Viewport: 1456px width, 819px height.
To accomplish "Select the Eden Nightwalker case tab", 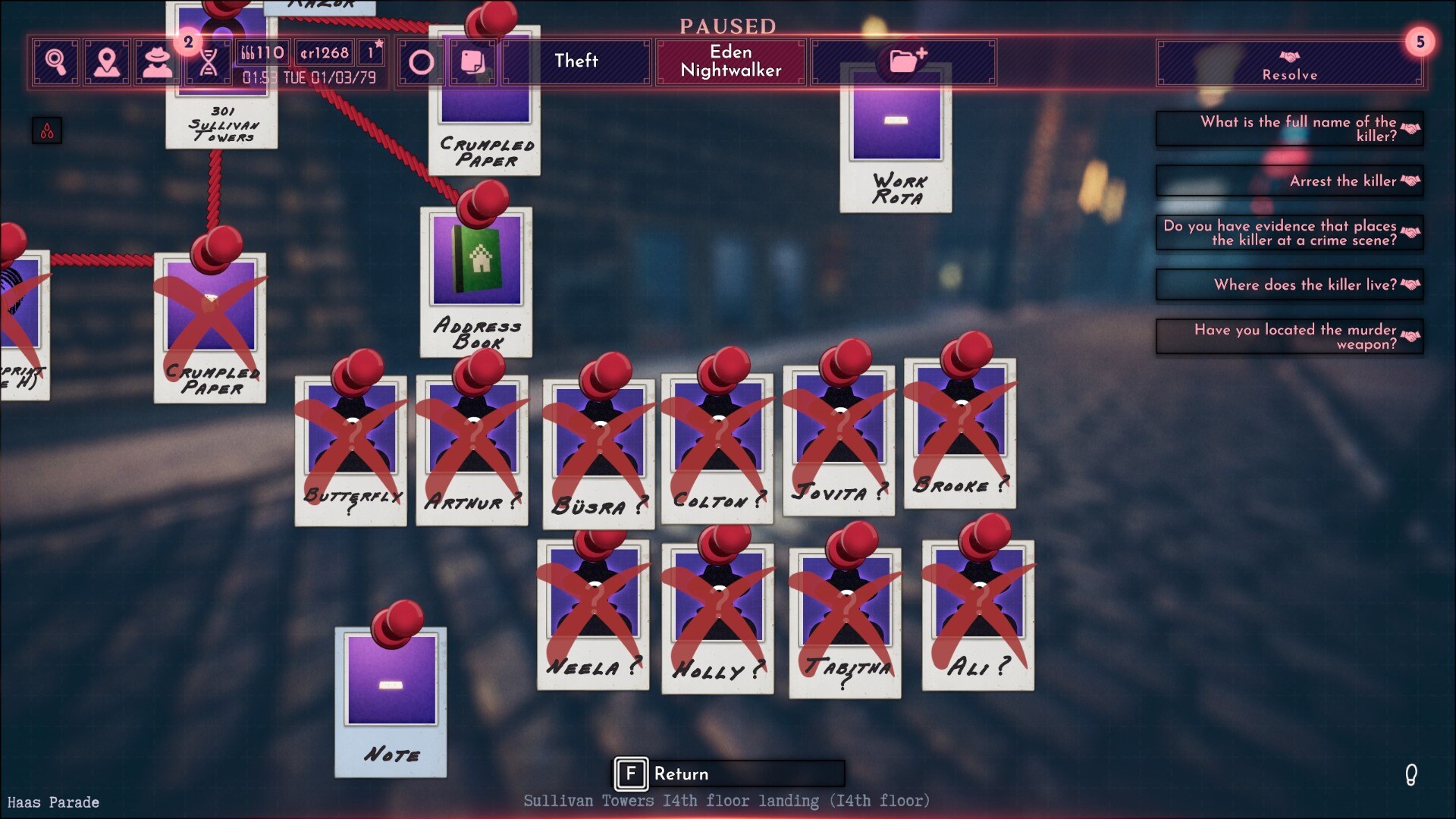I will (730, 61).
